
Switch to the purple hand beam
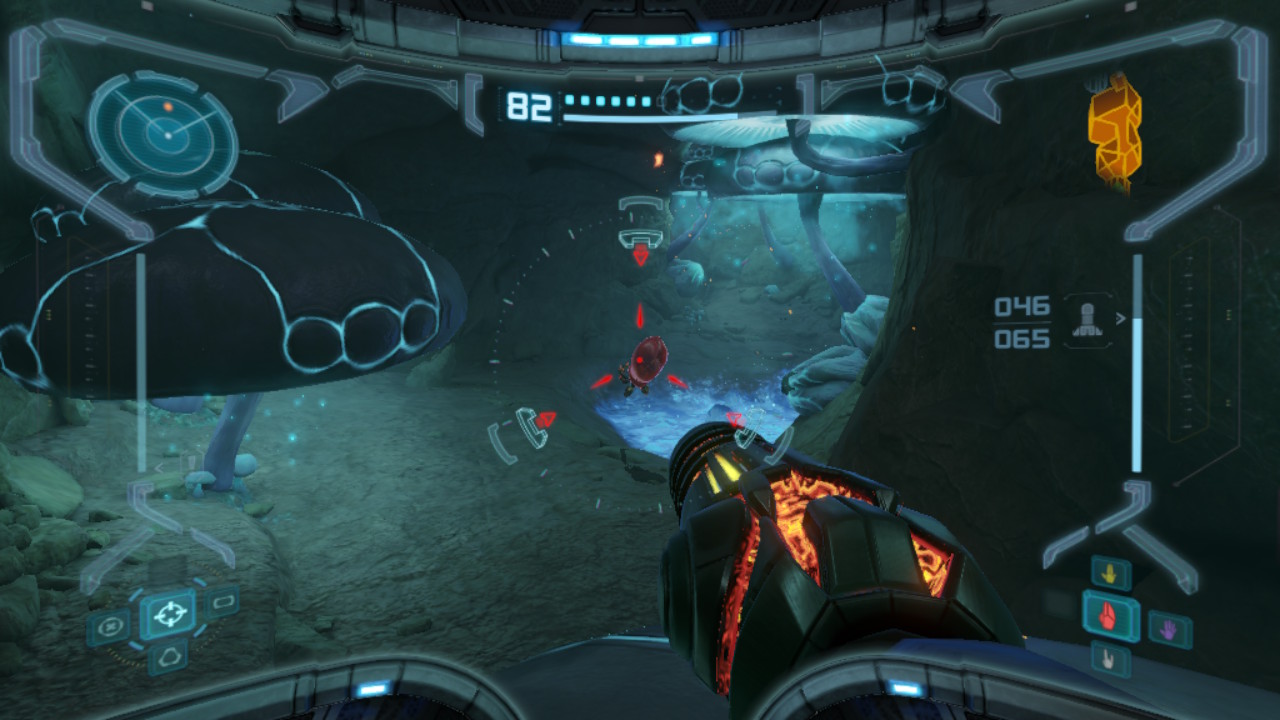point(1169,629)
